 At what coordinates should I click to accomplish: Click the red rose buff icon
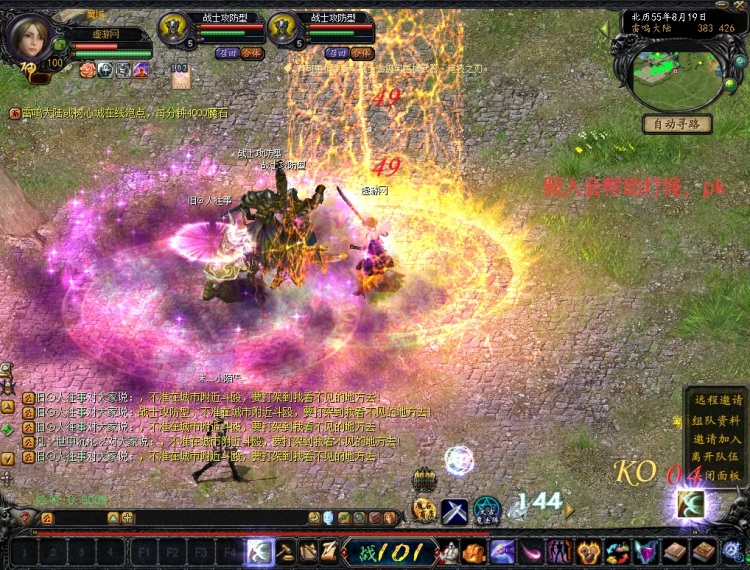(86, 69)
